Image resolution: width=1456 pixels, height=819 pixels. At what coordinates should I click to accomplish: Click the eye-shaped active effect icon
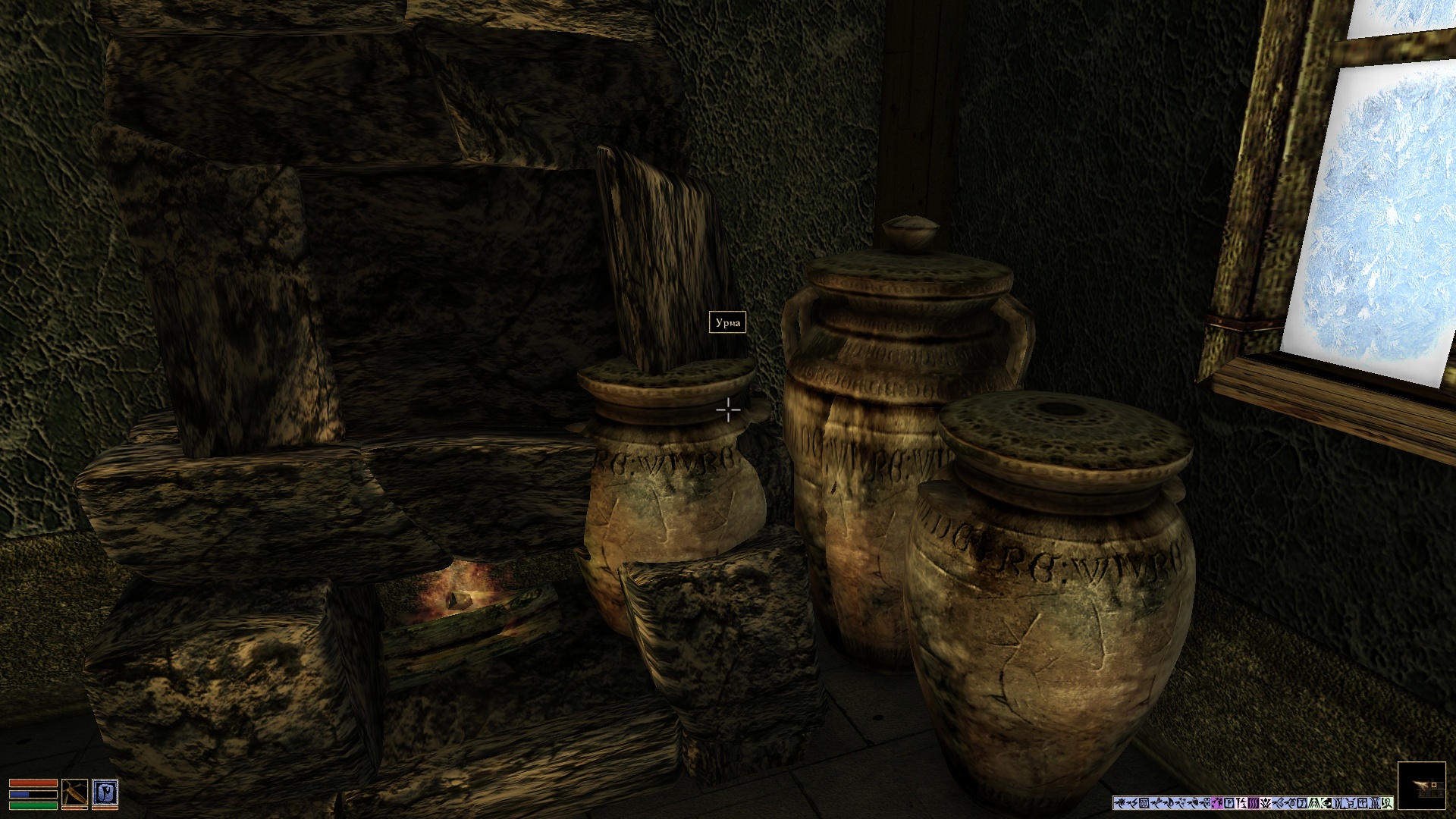point(1326,803)
